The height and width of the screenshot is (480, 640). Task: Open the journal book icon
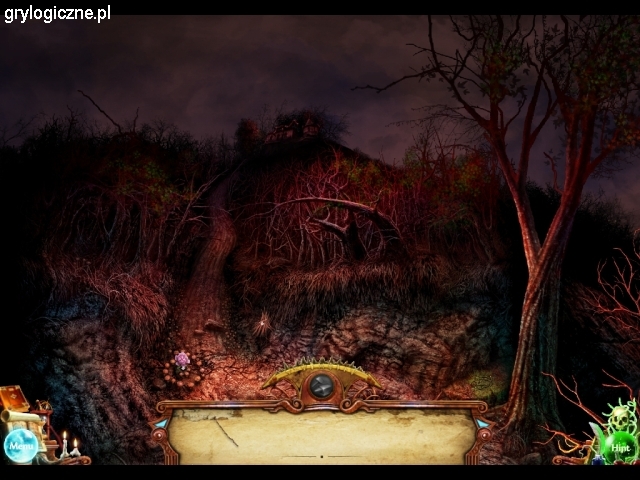click(14, 398)
